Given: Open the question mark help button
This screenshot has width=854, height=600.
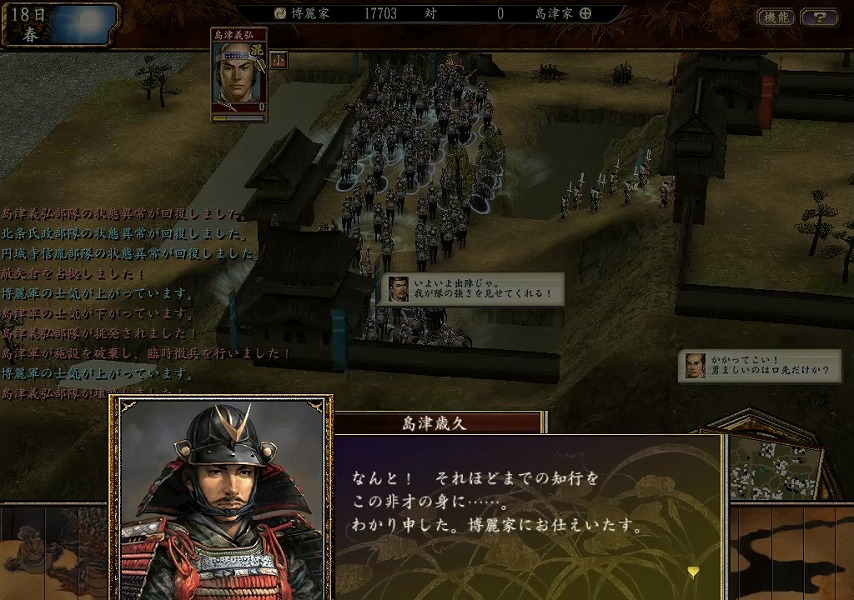Looking at the screenshot, I should point(819,16).
